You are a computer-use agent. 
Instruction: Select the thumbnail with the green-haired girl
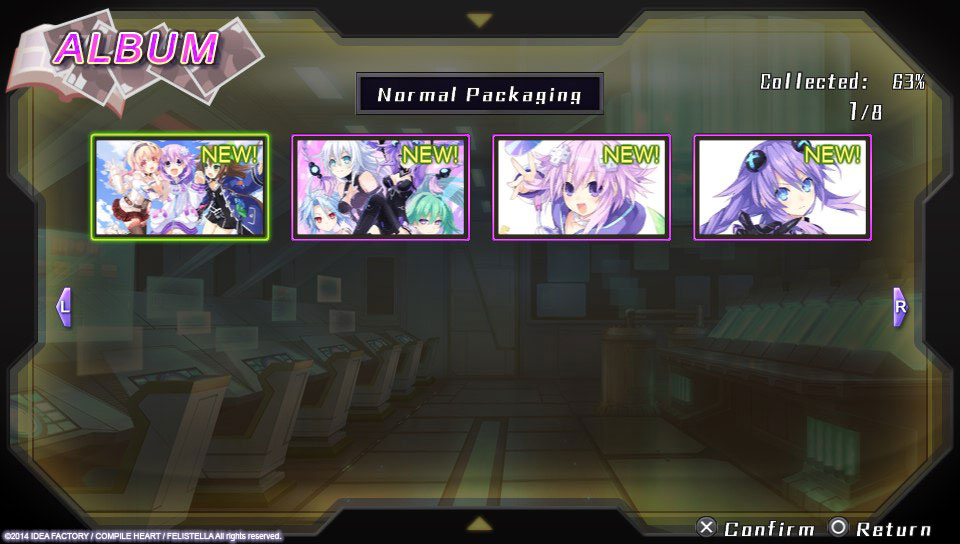[x=380, y=187]
